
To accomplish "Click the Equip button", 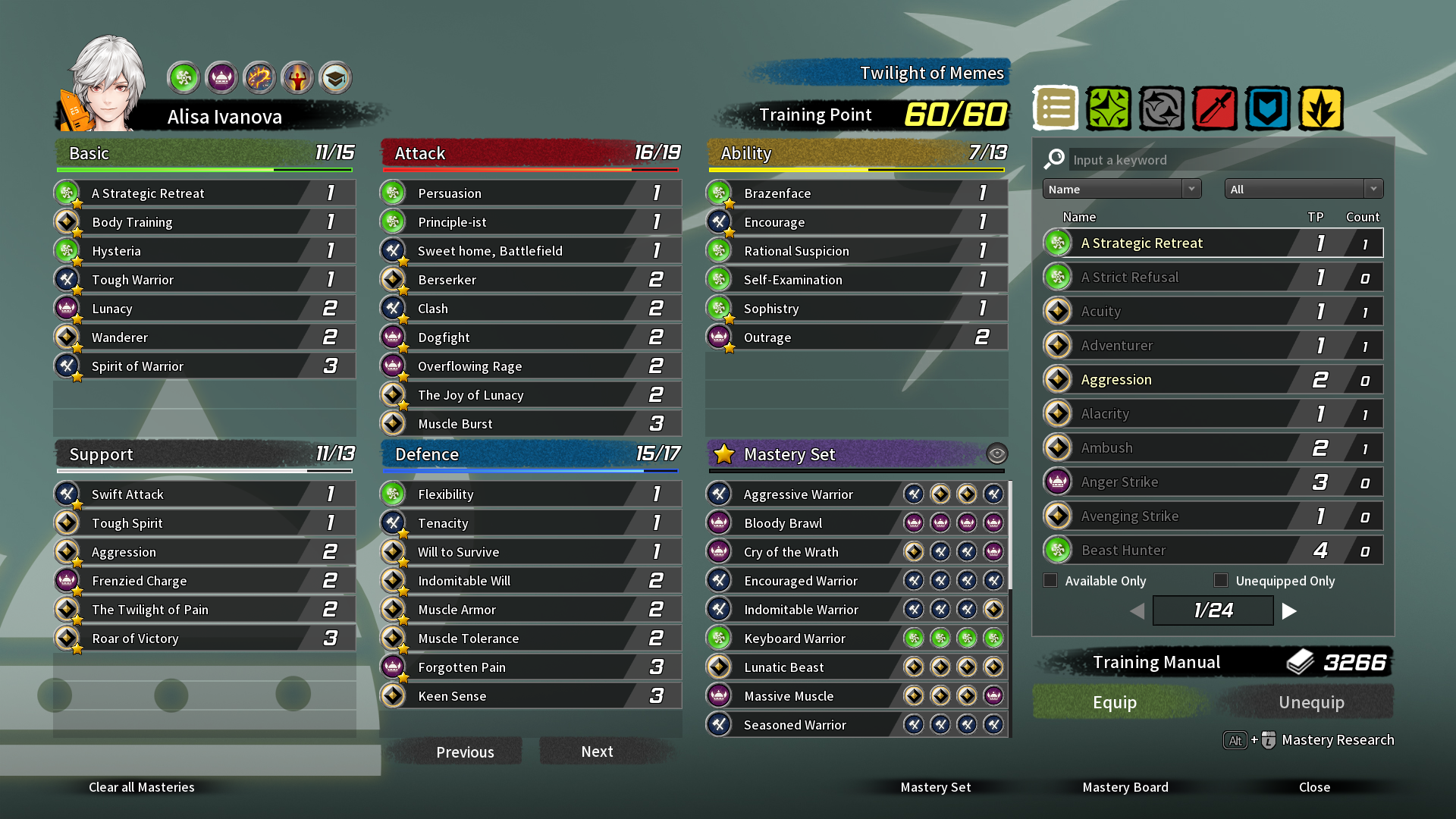I will (x=1114, y=702).
